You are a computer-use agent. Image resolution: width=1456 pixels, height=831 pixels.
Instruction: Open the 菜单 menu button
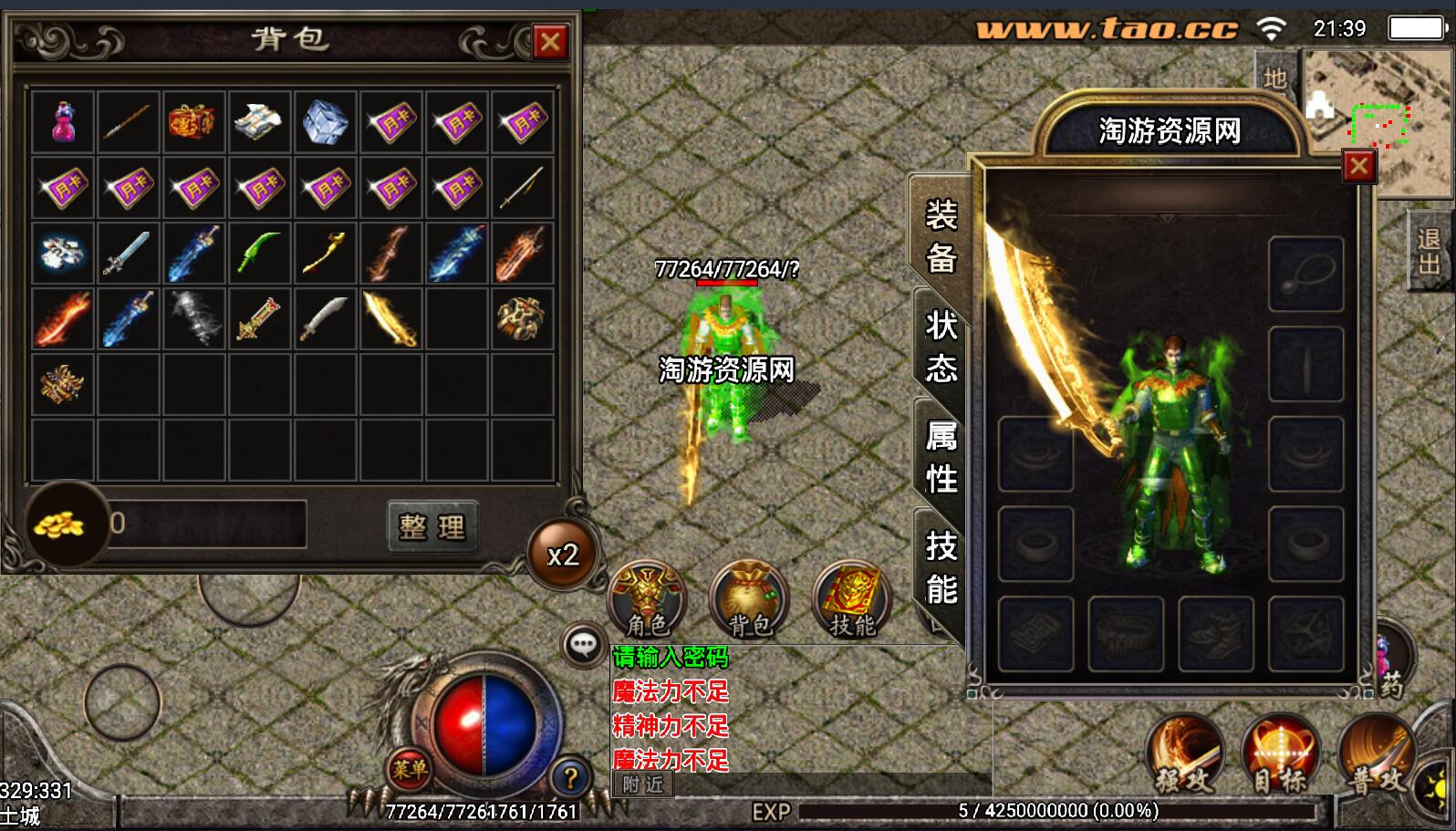coord(409,770)
